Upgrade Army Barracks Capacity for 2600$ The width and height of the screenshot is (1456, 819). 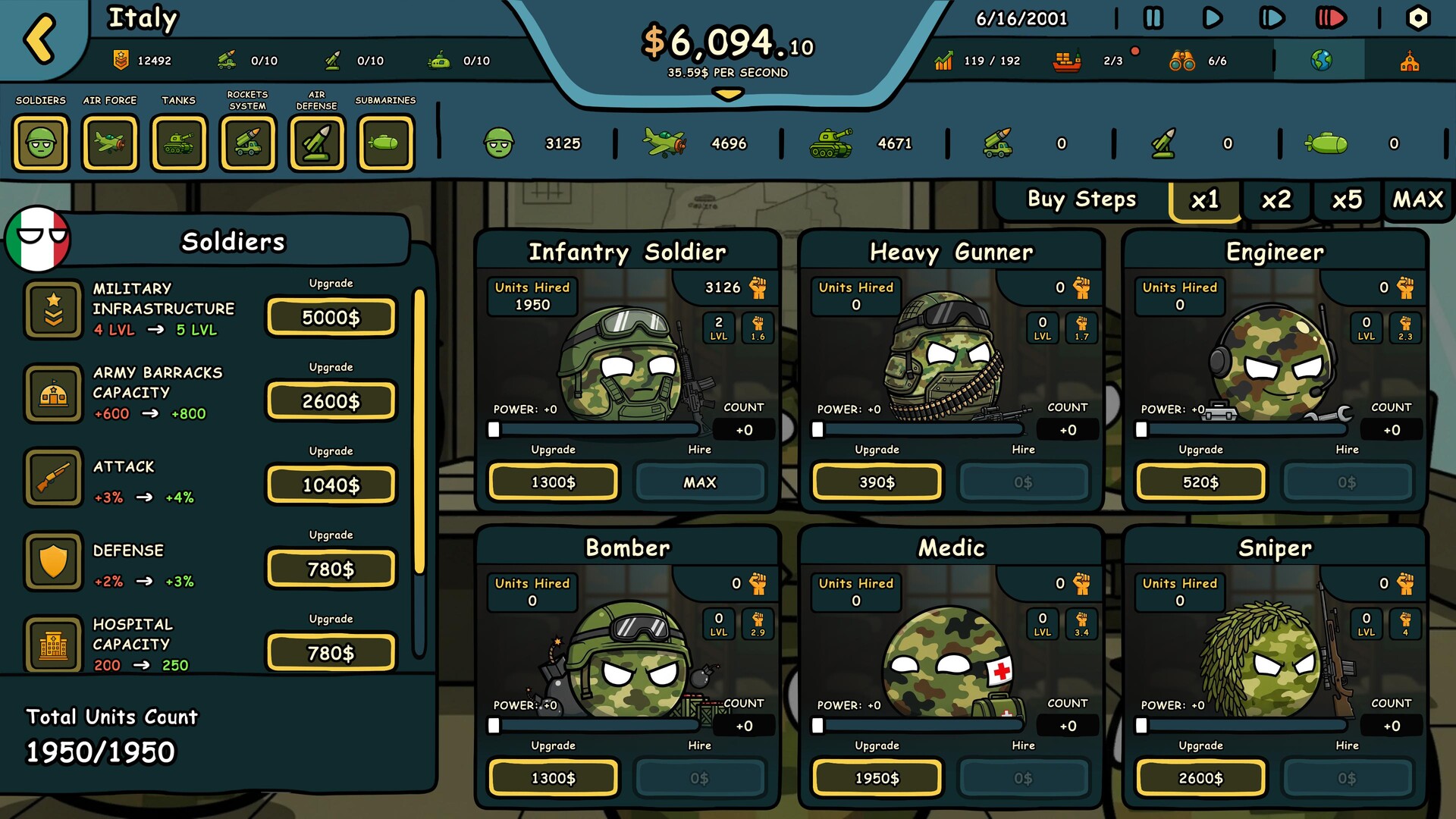click(331, 401)
